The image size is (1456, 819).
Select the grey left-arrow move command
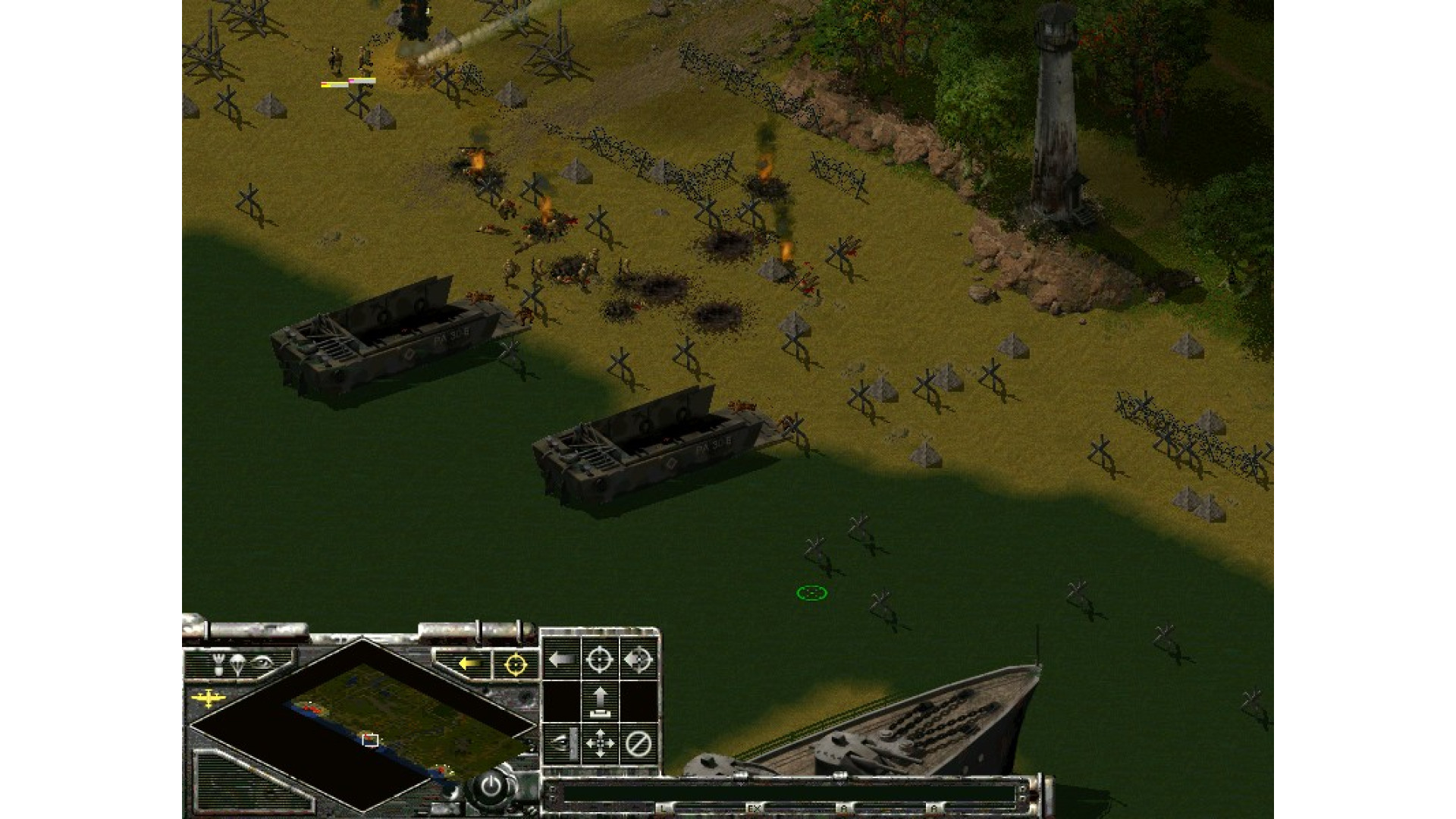(562, 659)
